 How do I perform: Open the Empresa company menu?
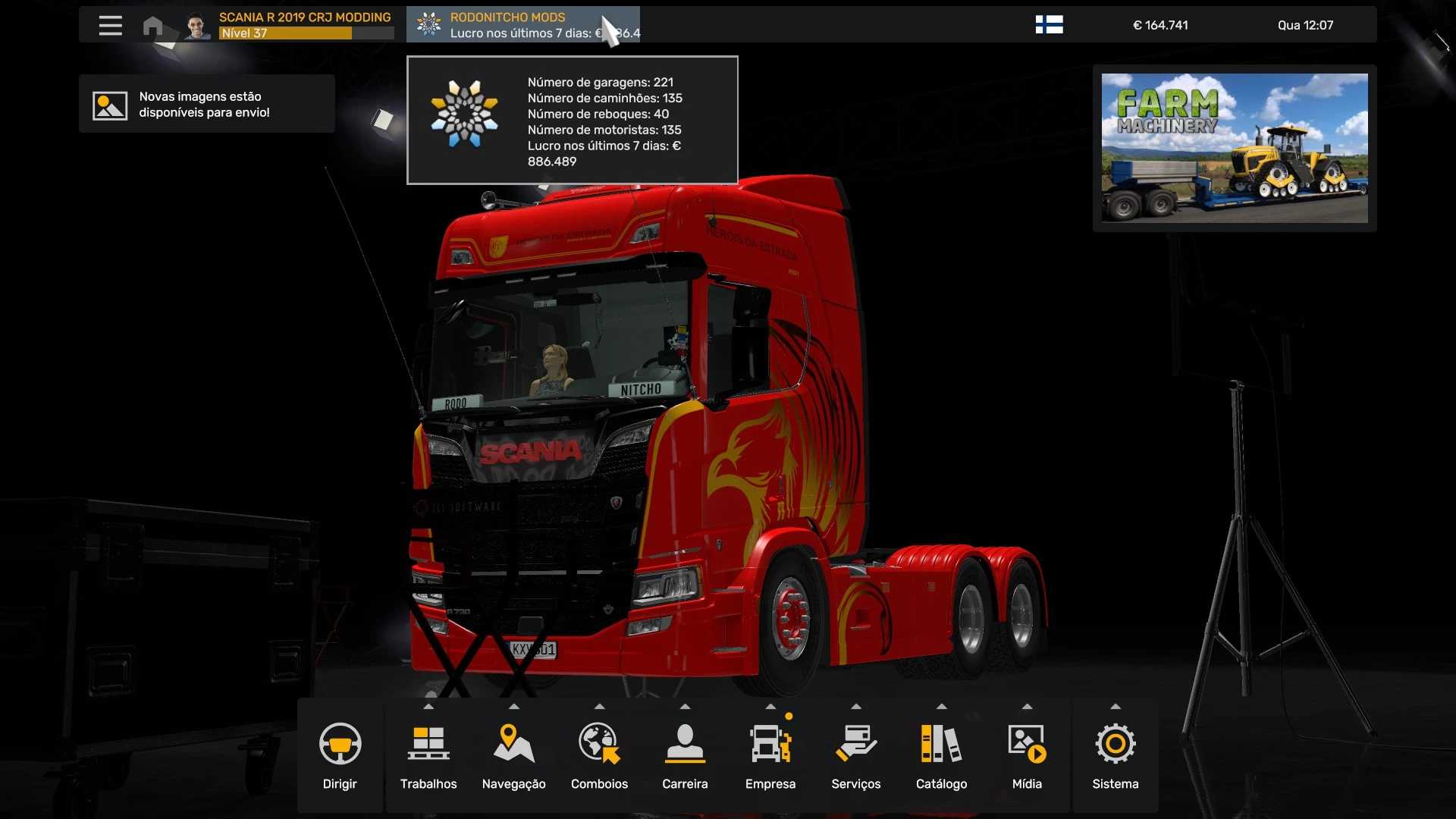tap(770, 756)
